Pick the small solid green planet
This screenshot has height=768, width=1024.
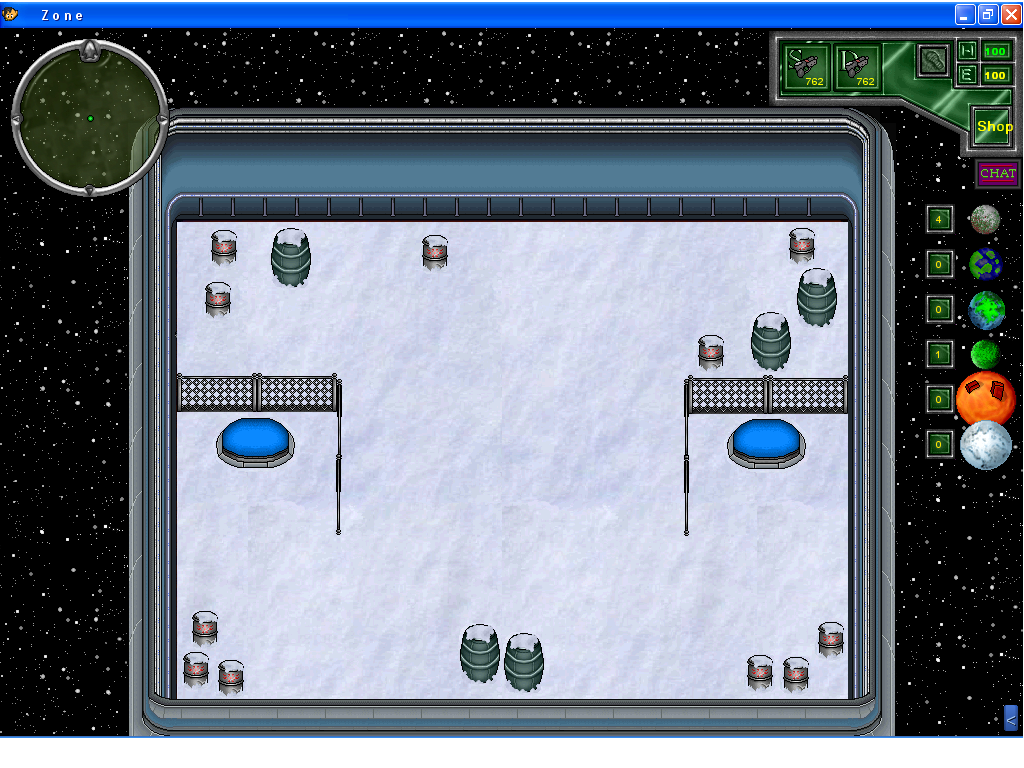coord(985,354)
